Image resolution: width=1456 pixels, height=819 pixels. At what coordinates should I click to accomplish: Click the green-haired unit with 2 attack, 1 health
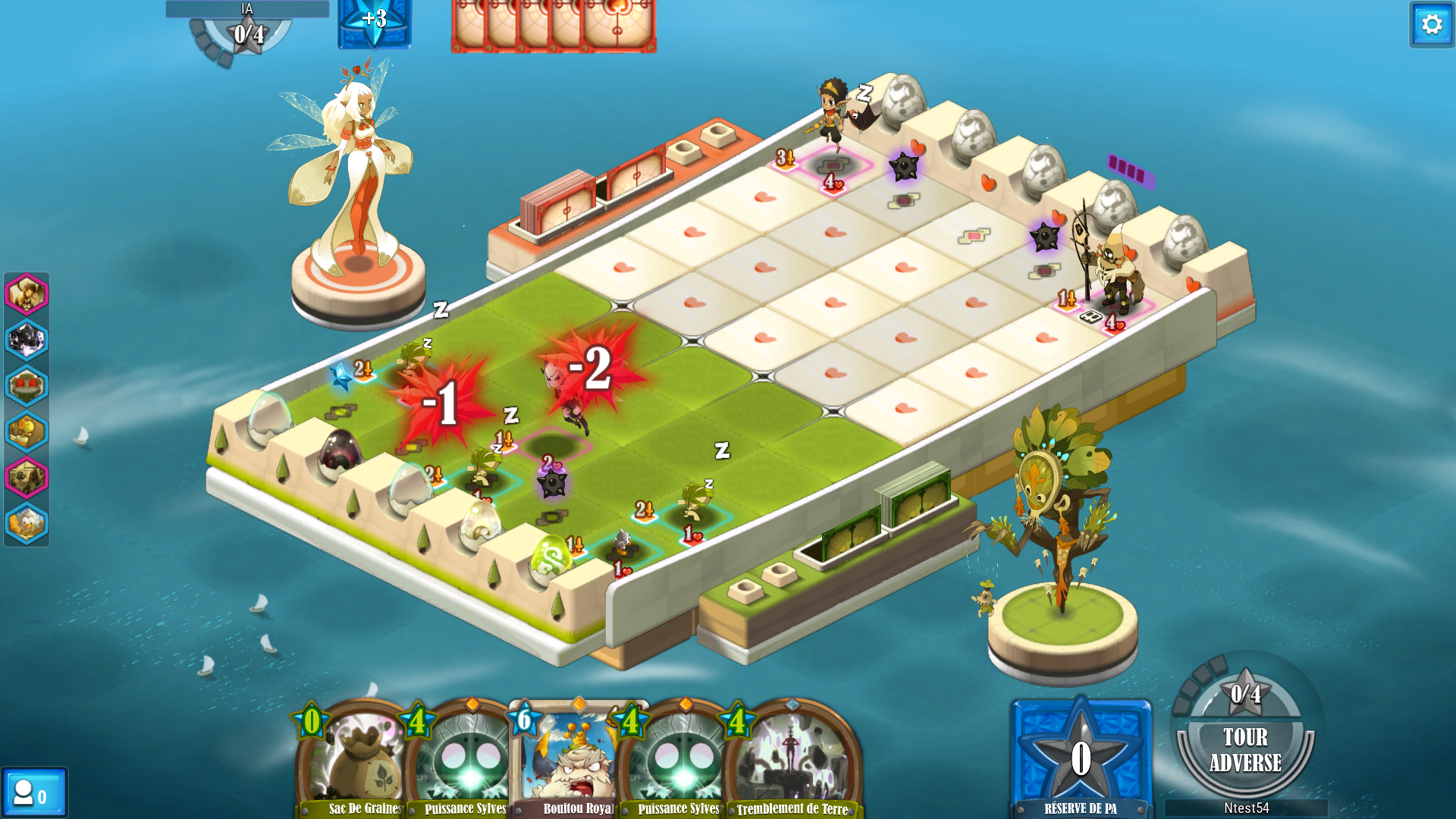coord(694,504)
